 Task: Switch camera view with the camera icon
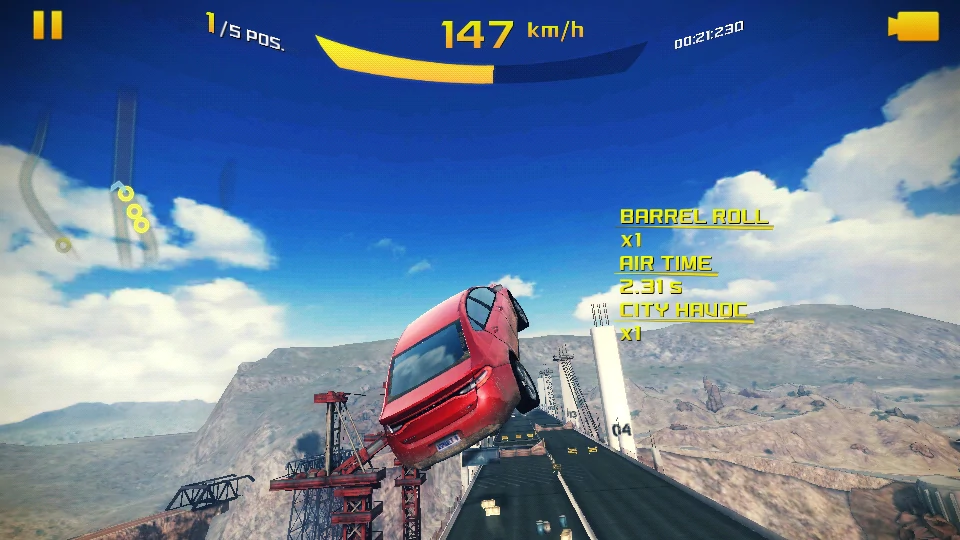913,27
